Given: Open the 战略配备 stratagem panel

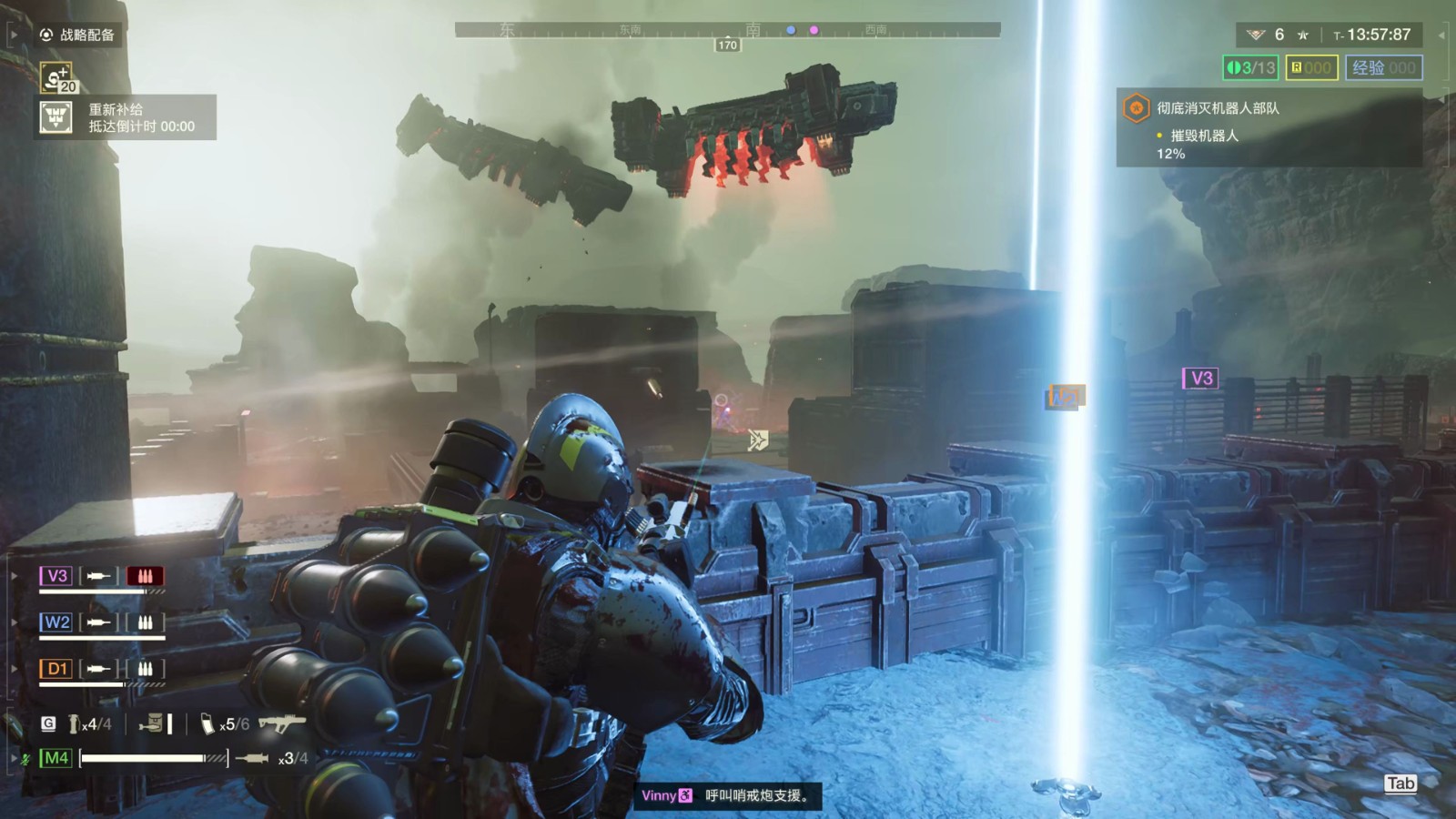Looking at the screenshot, I should click(77, 35).
